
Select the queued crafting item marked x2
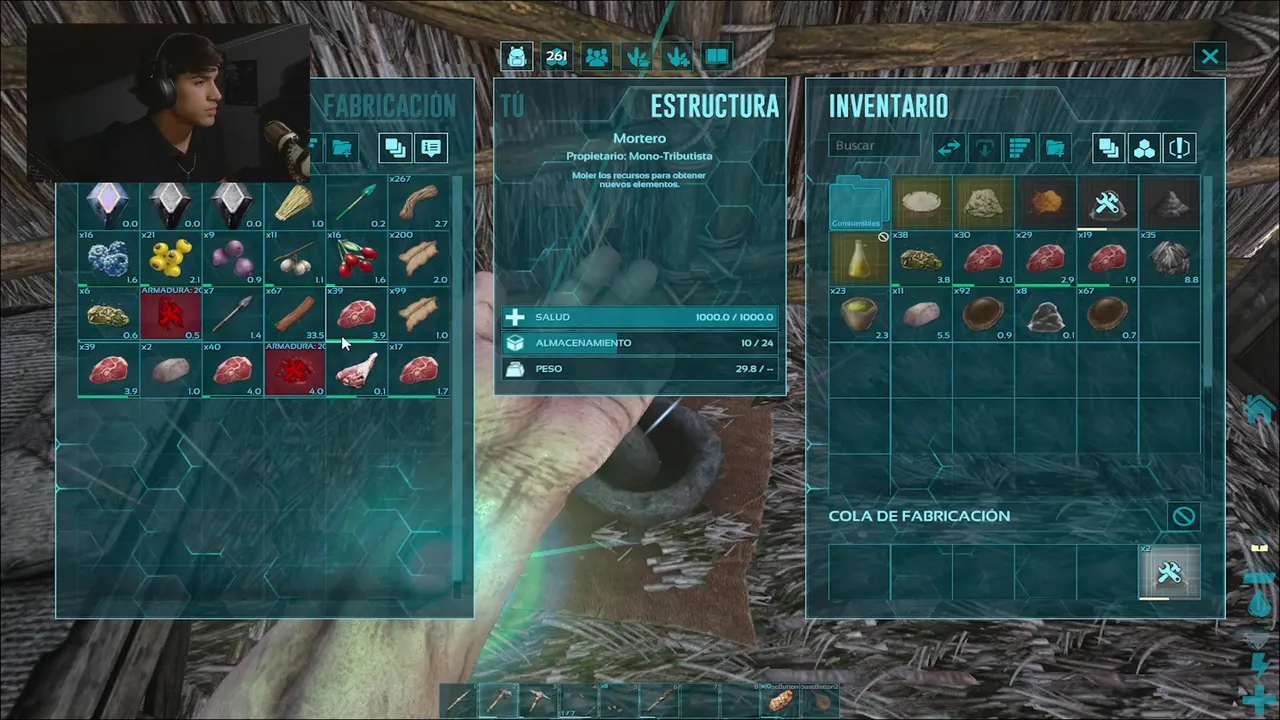point(1169,572)
